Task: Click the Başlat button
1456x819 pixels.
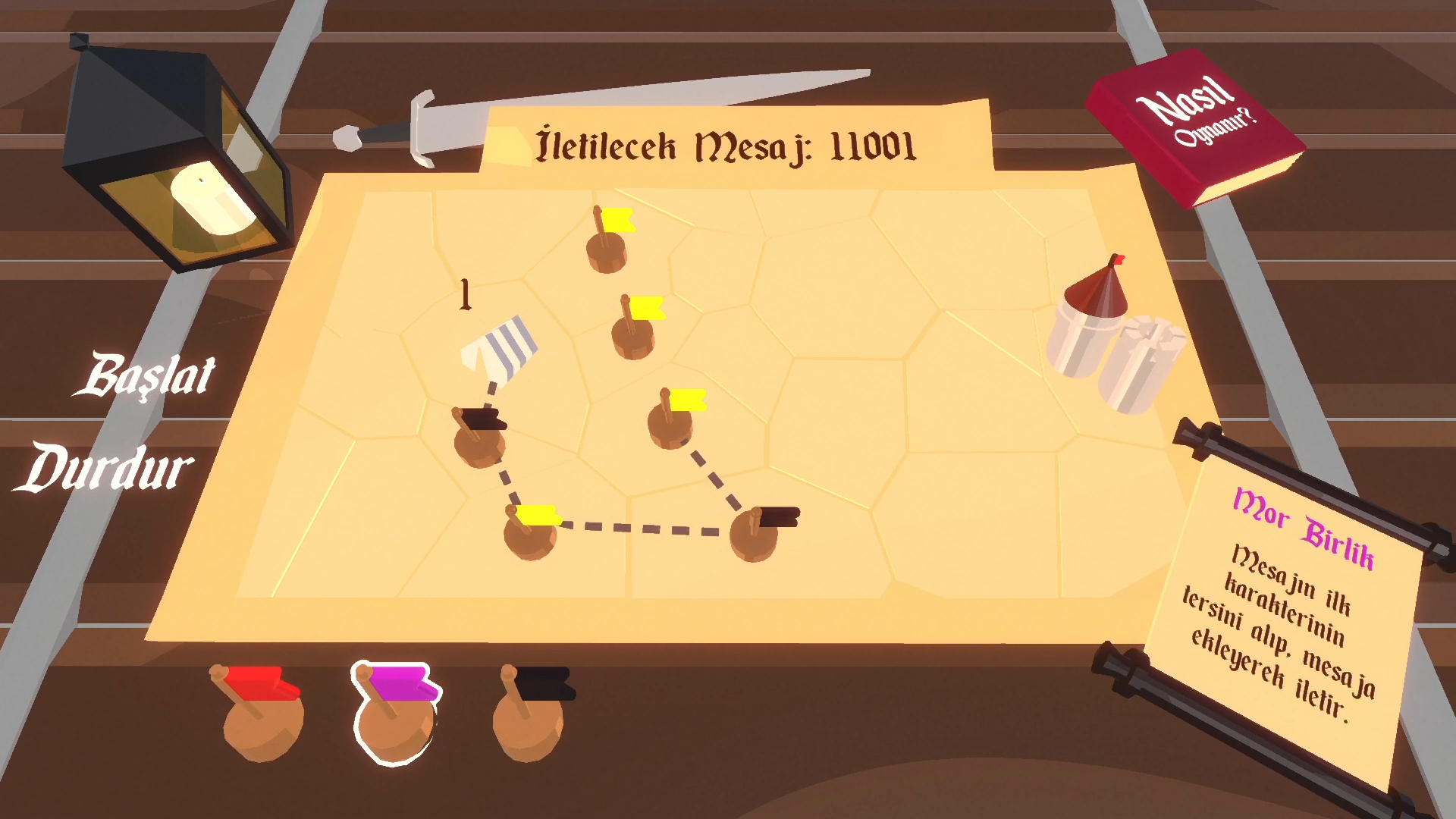Action: point(146,375)
